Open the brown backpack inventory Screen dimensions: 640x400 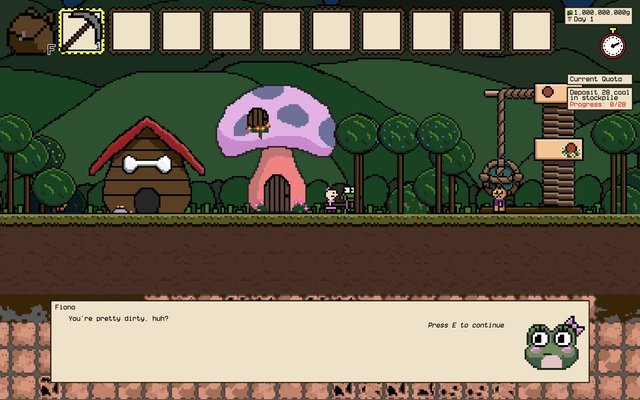tap(30, 31)
